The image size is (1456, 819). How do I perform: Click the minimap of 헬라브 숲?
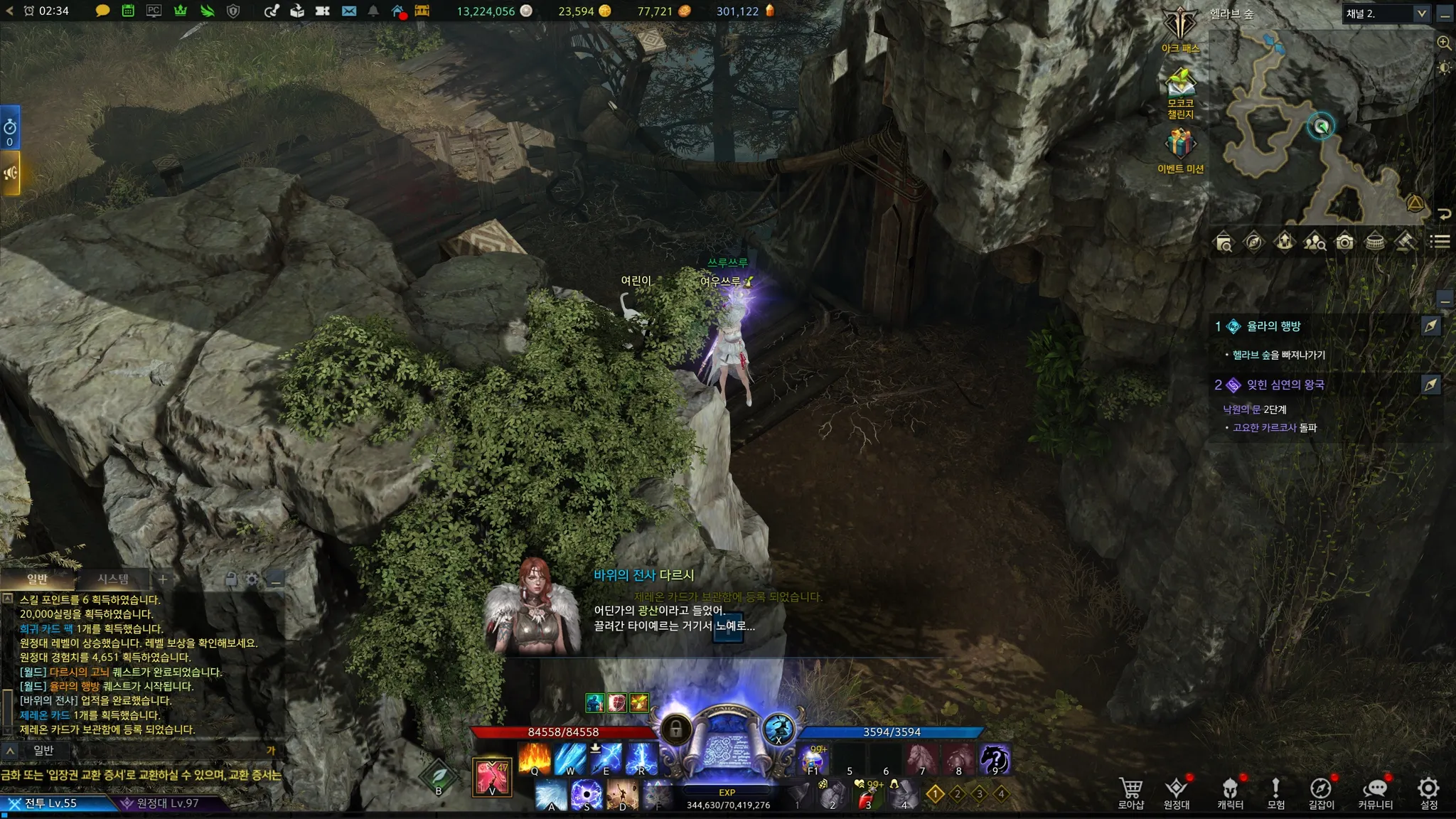click(1315, 128)
